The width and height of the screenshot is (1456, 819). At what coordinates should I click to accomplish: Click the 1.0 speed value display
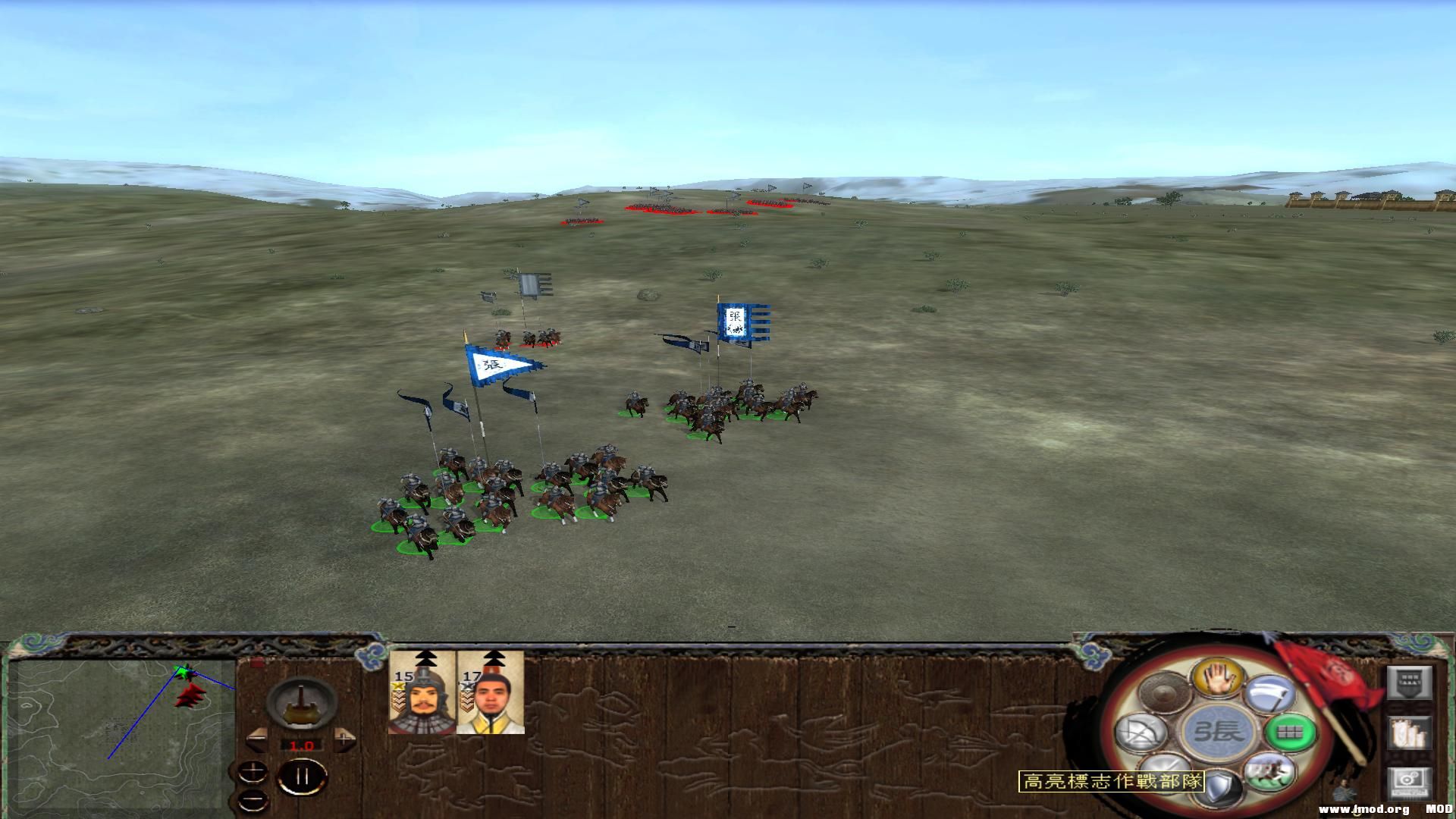(x=301, y=746)
